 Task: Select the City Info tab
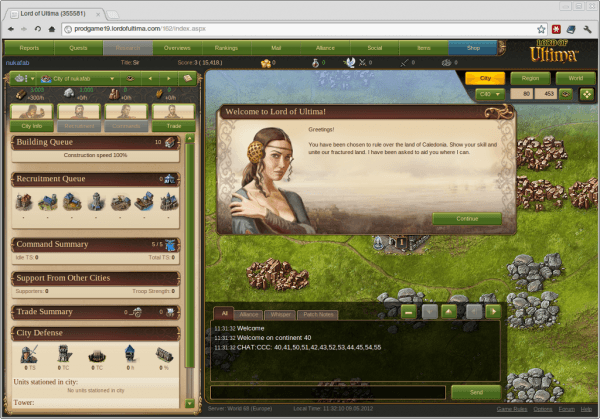point(30,126)
